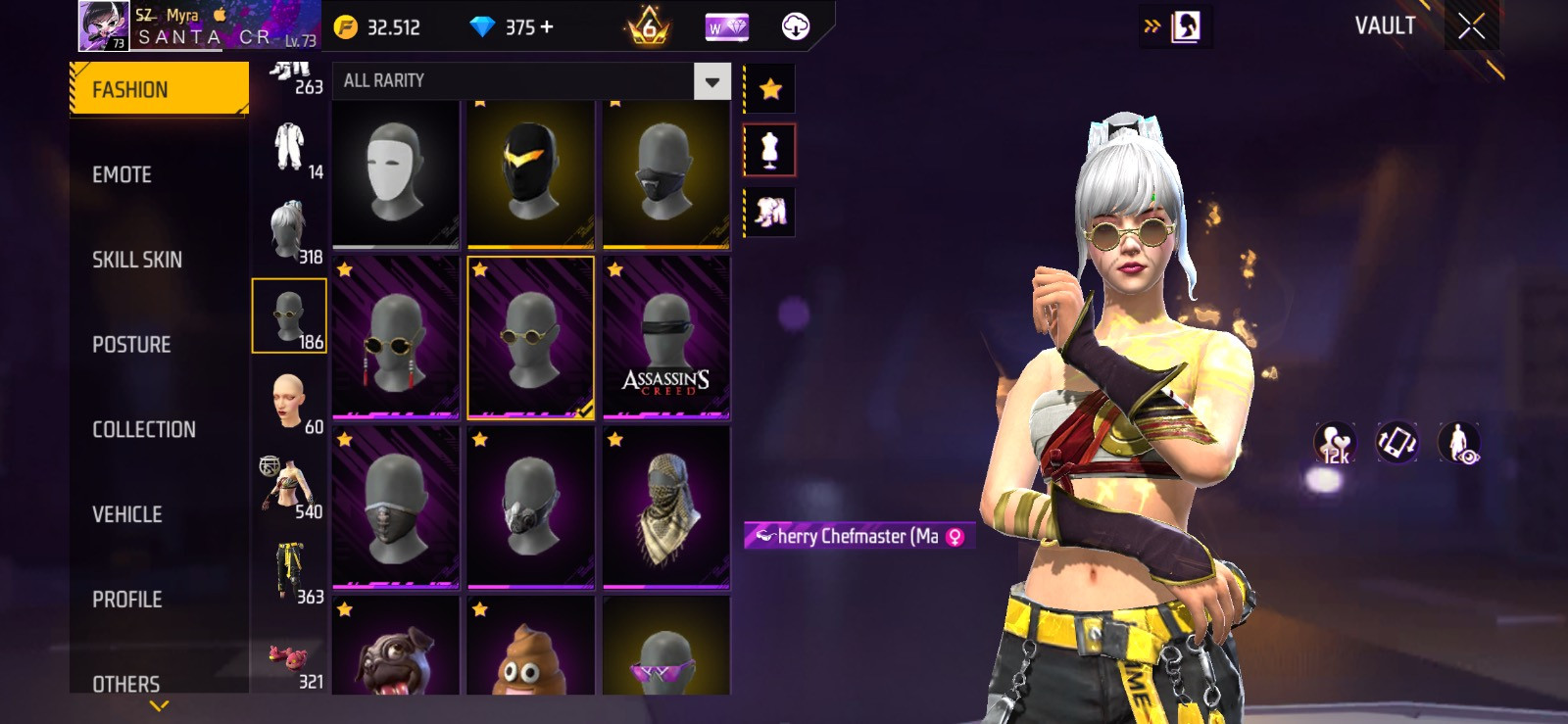Pick the black and gold mask

(x=530, y=173)
